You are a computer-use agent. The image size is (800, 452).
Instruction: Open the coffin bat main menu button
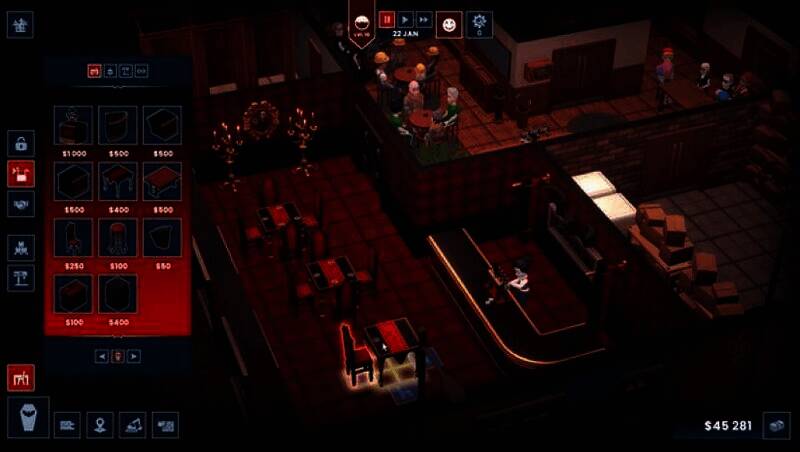[28, 419]
